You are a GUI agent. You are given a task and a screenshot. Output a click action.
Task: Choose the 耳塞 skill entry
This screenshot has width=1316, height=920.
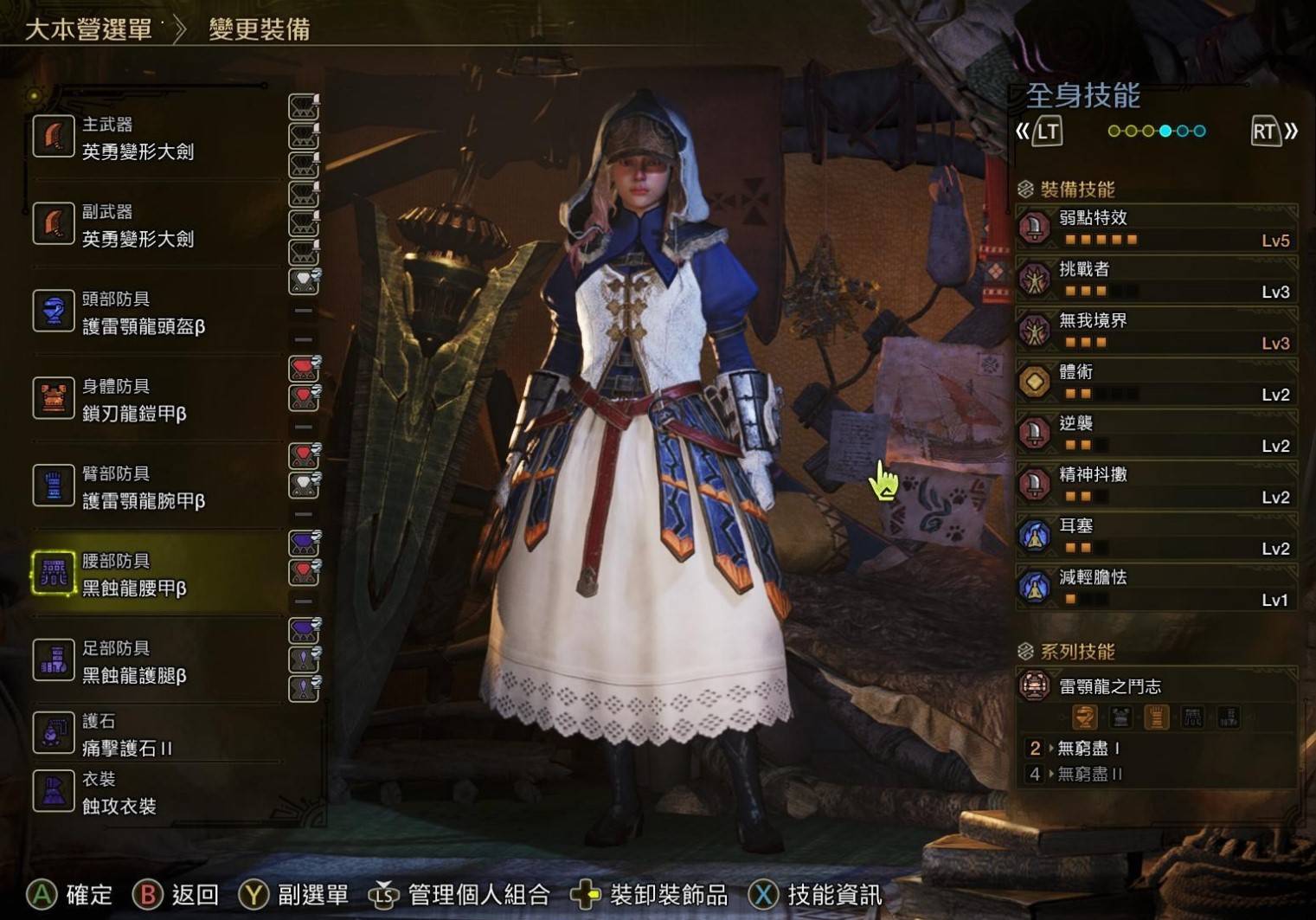[1156, 536]
